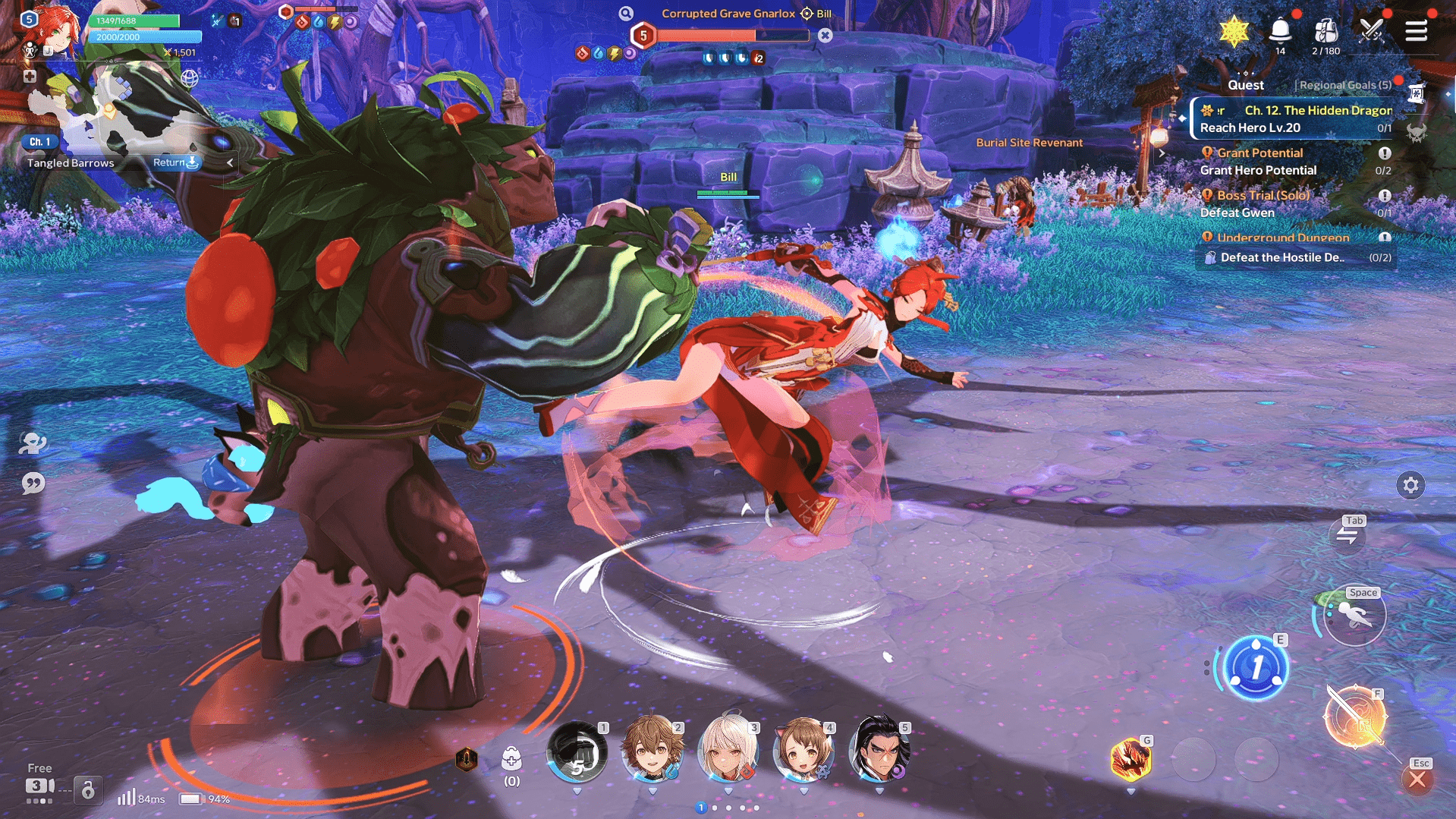Image resolution: width=1456 pixels, height=819 pixels.
Task: Switch to the Regional Goals tab
Action: coord(1344,85)
